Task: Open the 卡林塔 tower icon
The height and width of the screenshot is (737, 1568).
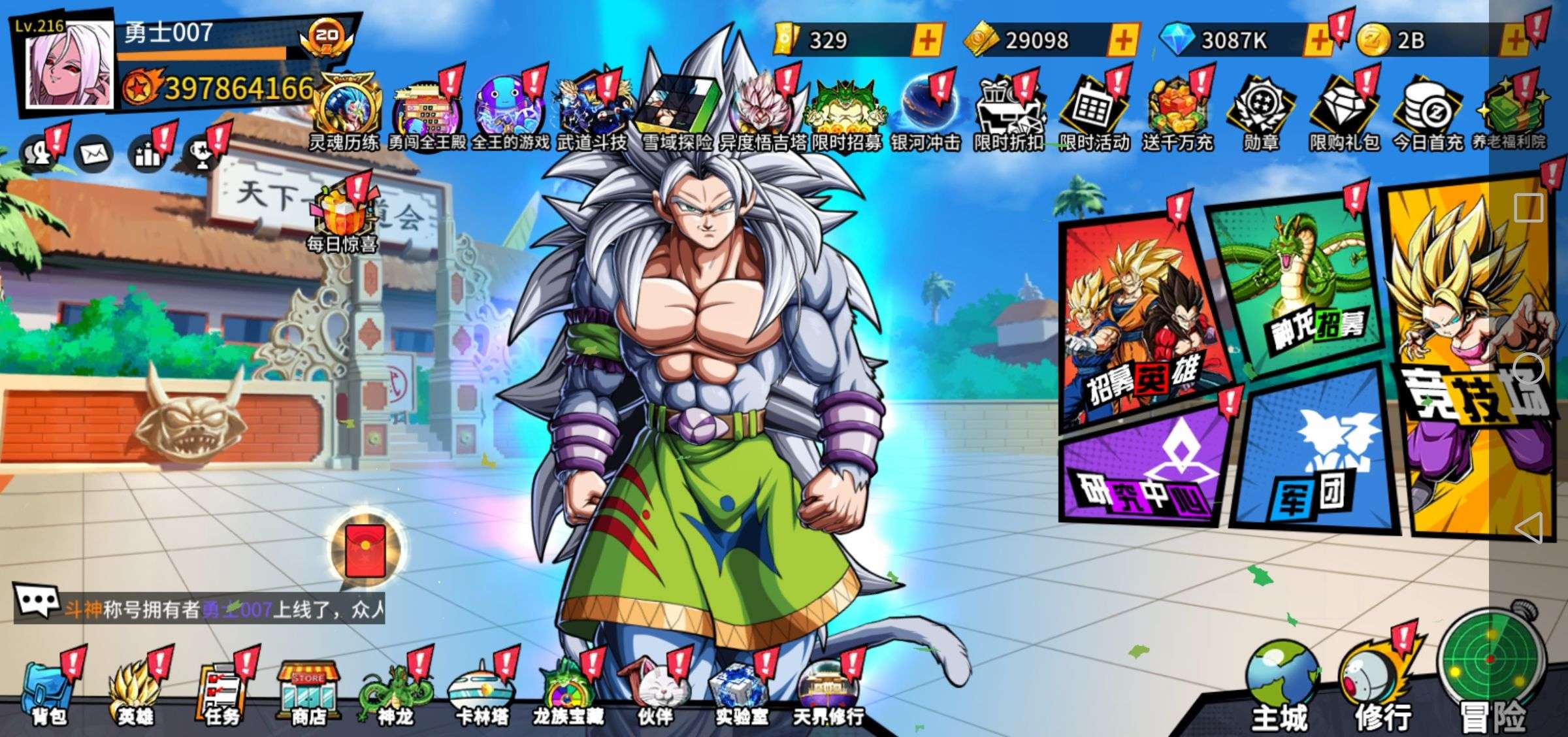Action: point(482,693)
